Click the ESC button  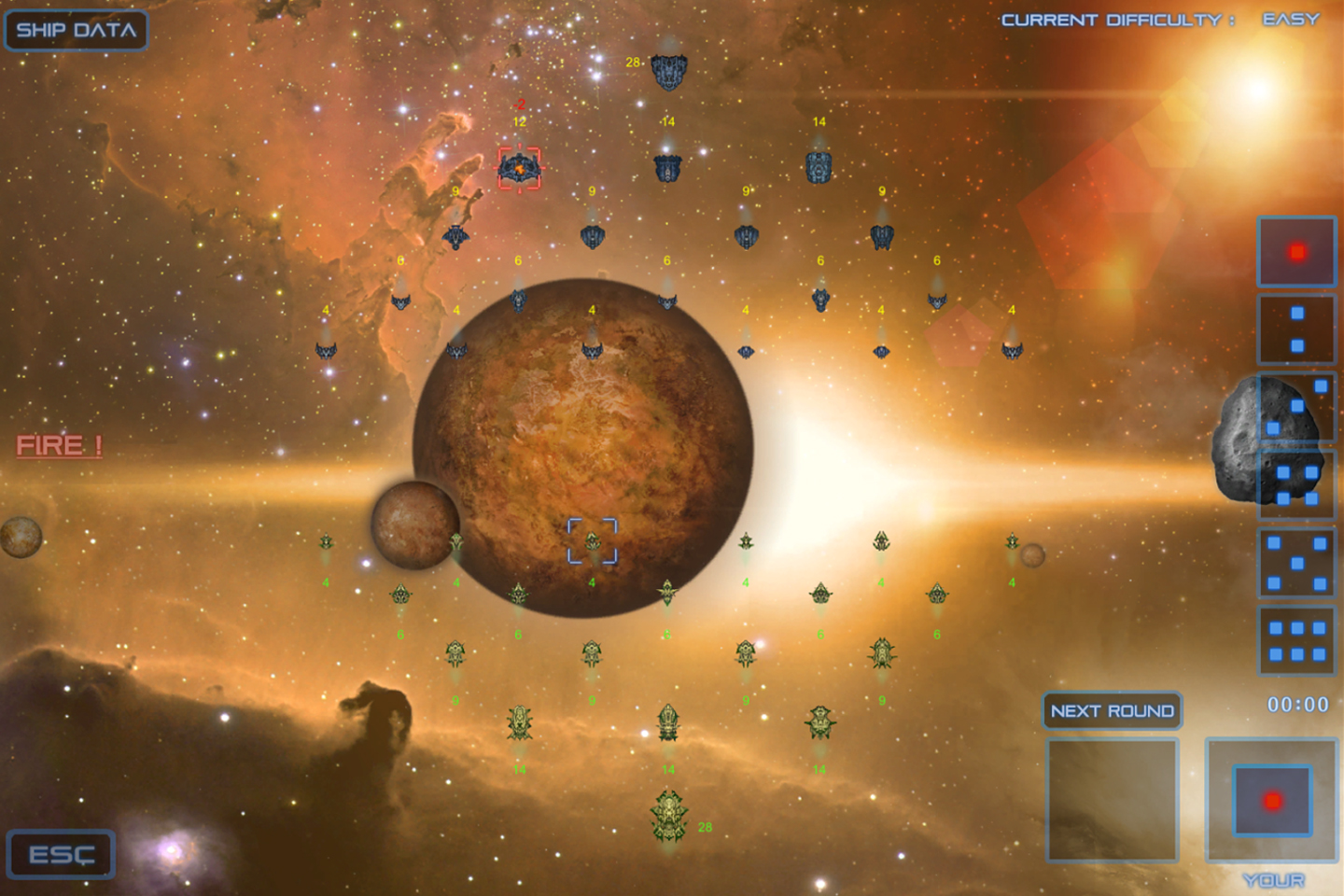pos(62,854)
